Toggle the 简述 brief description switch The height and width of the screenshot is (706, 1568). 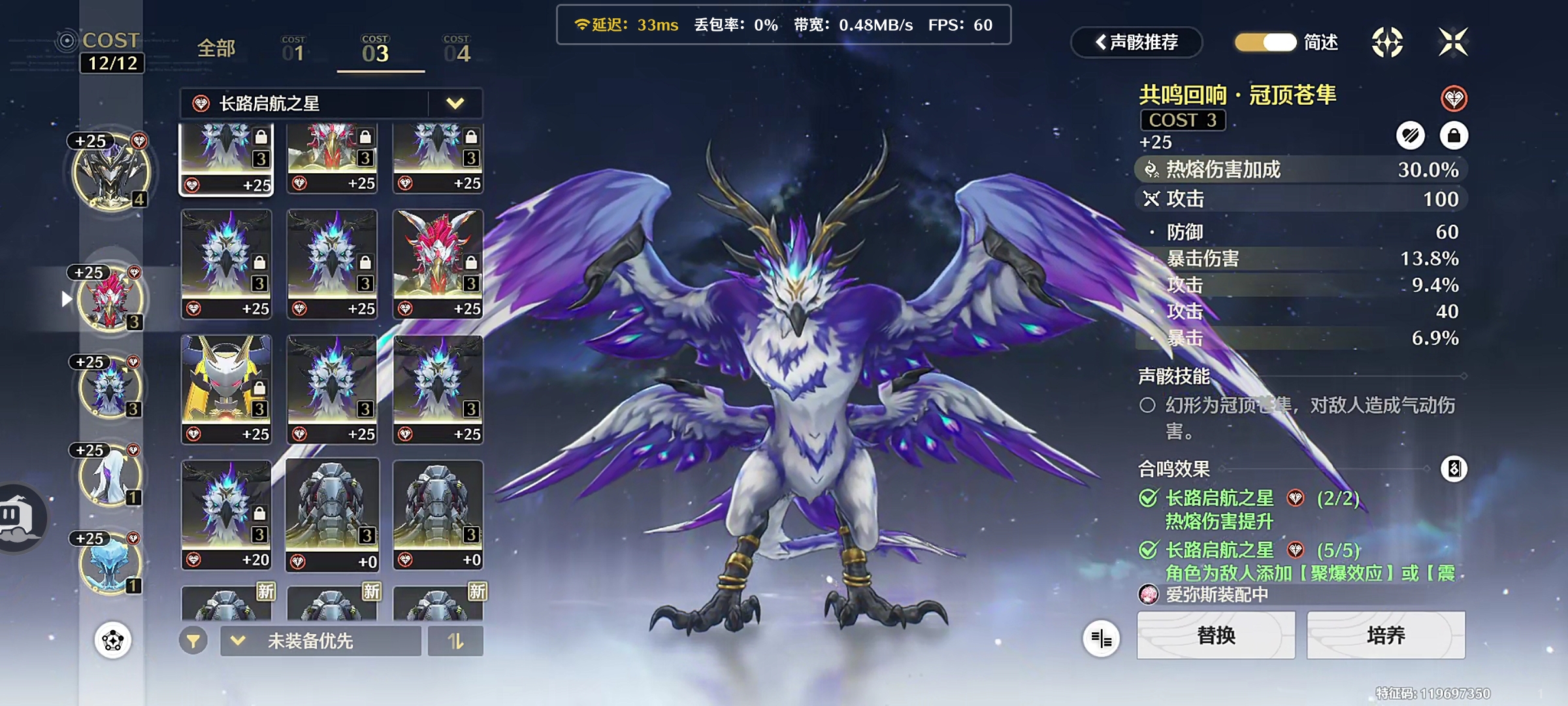coord(1266,42)
